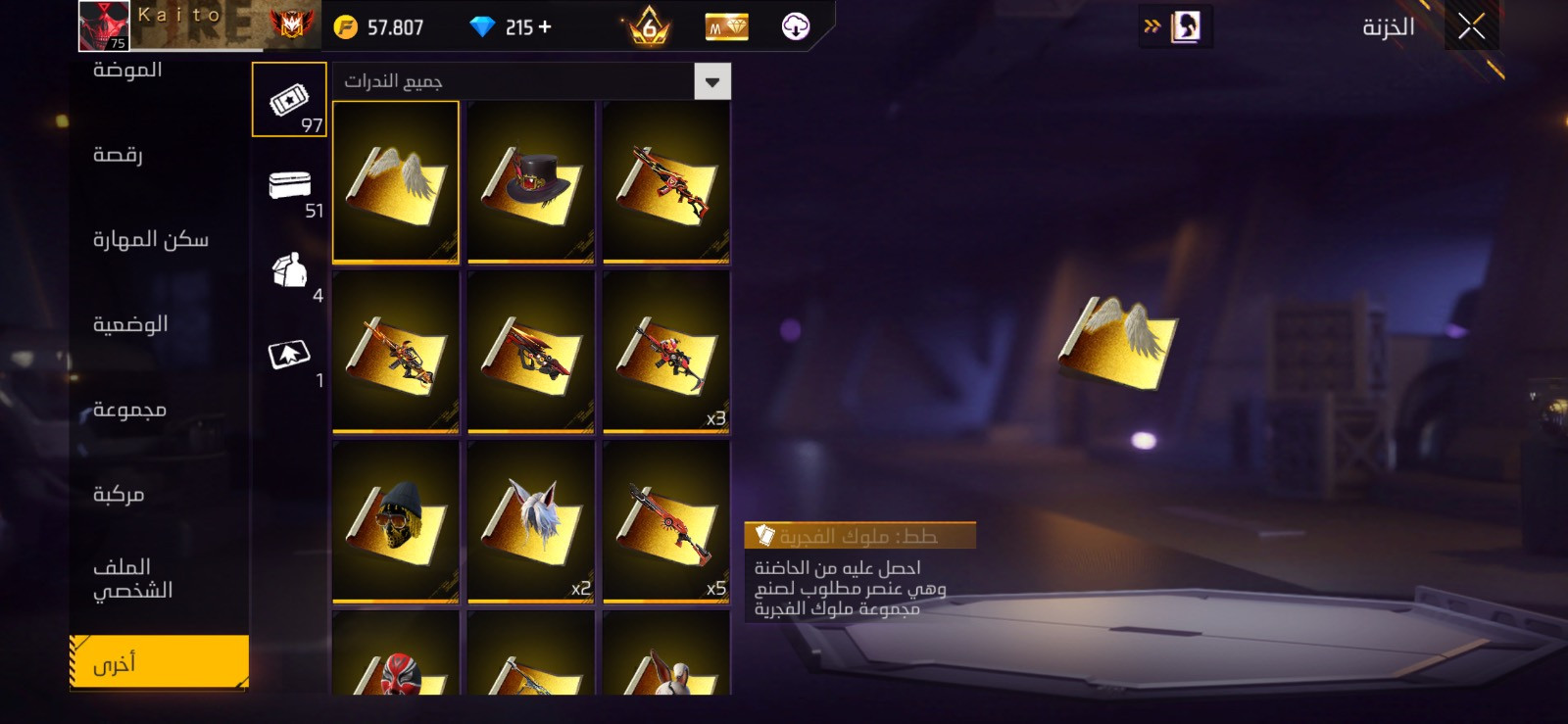Screen dimensions: 1568x724
Task: Select the yellow skull mask with beanie blueprint
Action: tap(396, 521)
